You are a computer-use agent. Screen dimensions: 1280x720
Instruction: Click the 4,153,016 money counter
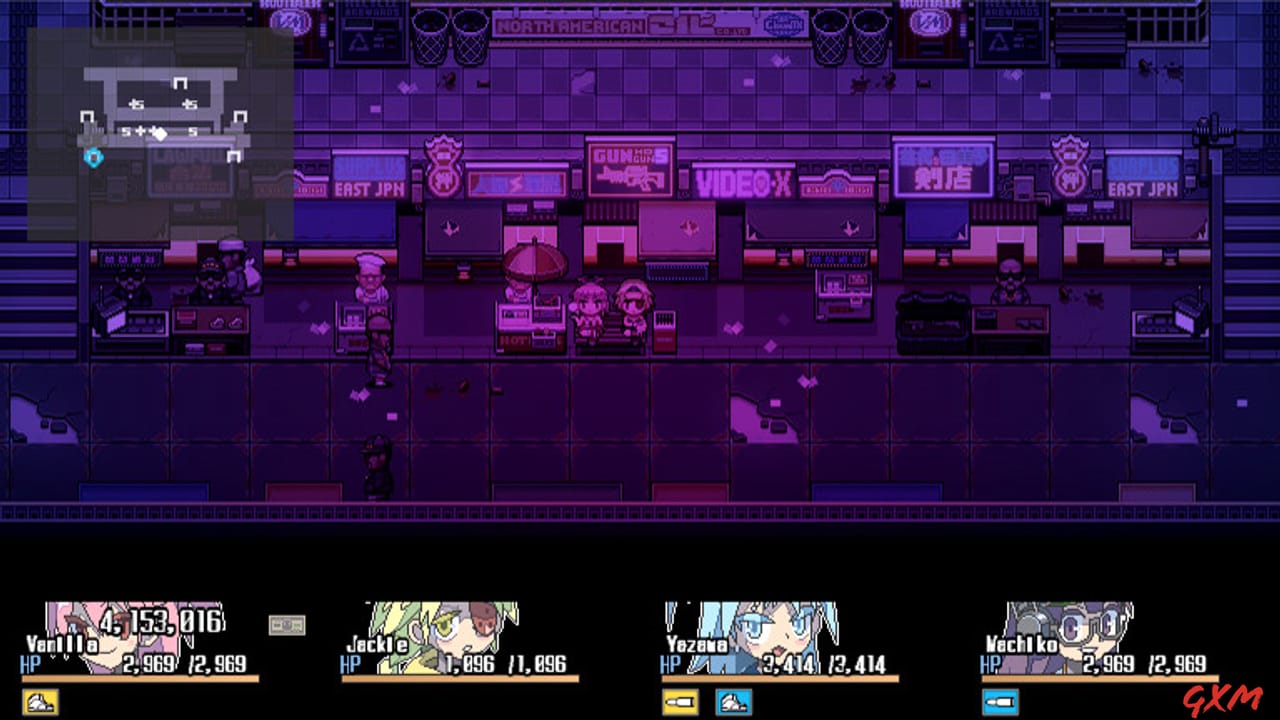pos(160,622)
